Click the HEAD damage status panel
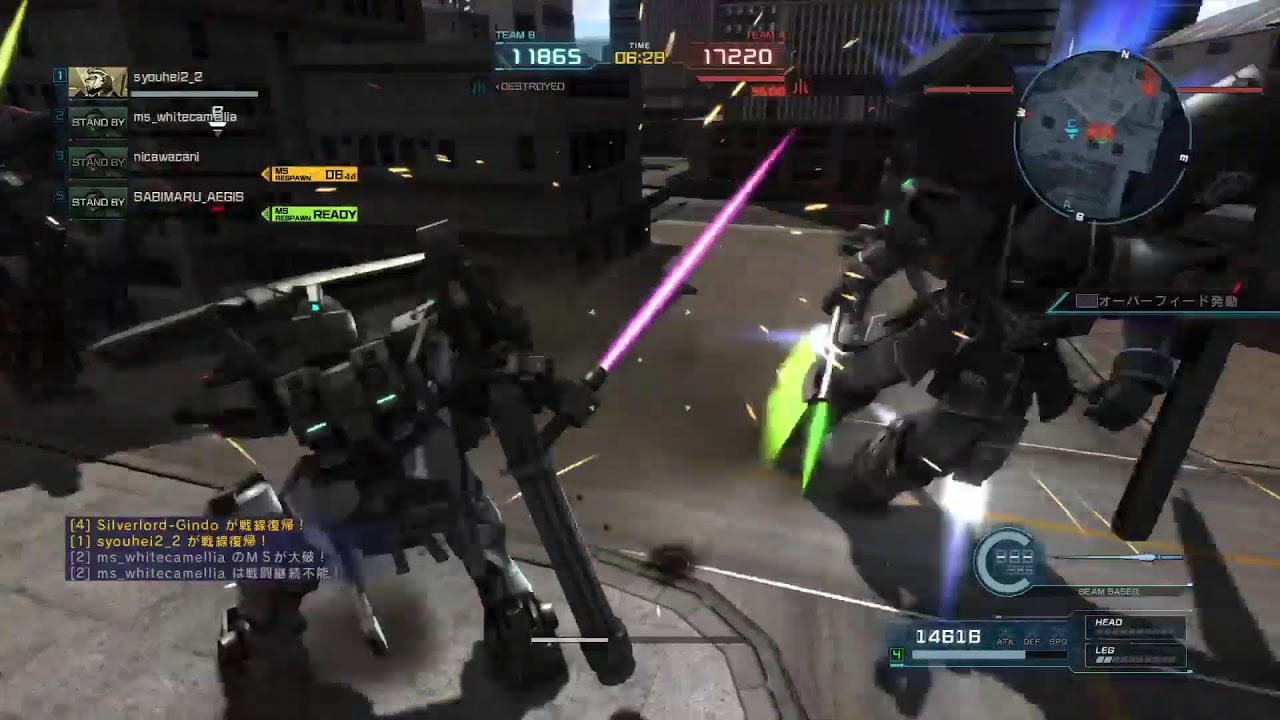Screen dimensions: 1280x720 [1135, 628]
